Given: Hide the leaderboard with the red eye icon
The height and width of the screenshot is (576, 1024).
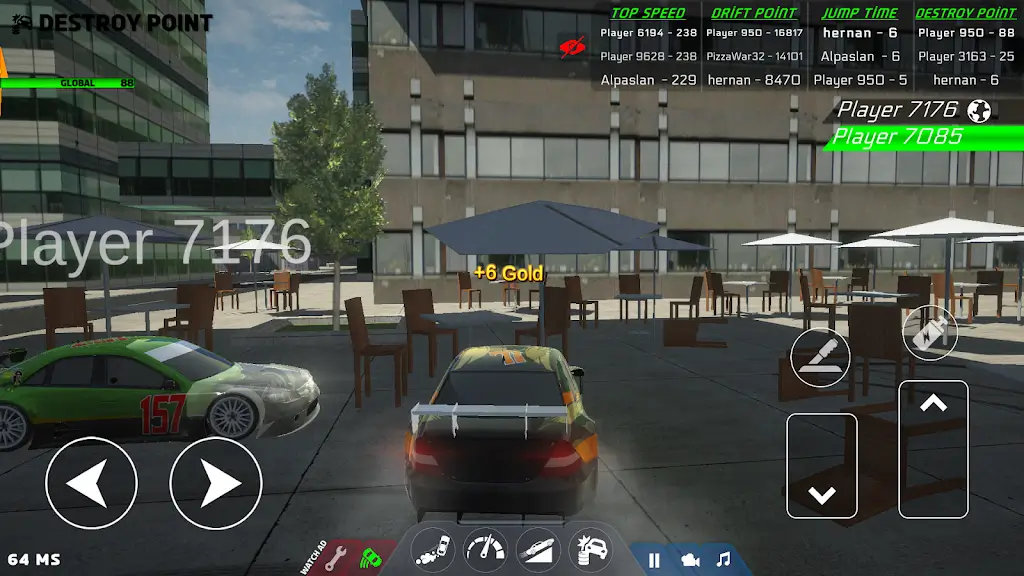Looking at the screenshot, I should coord(573,45).
